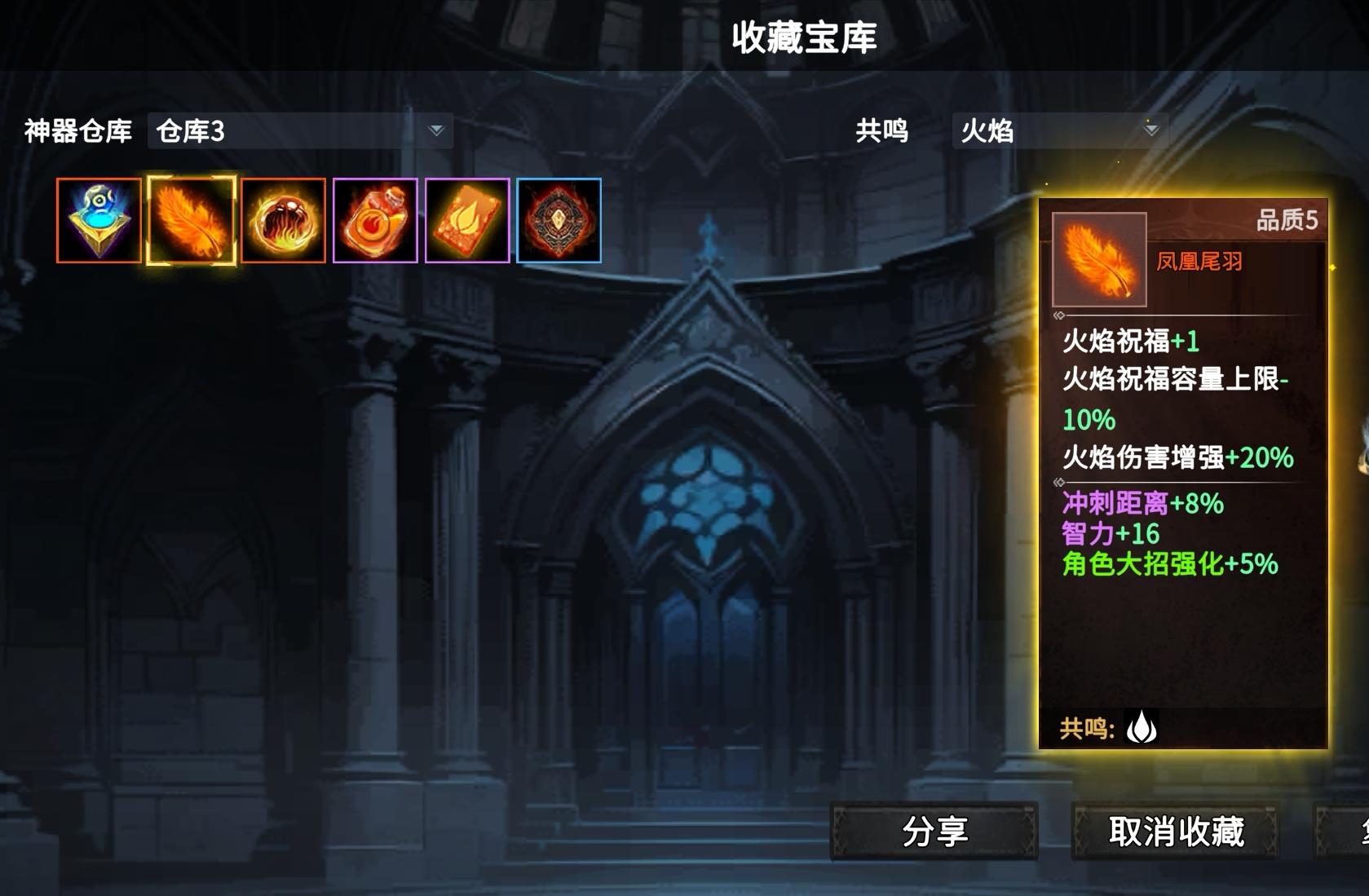Click the chevron arrow on warehouse selector
The image size is (1369, 896).
coord(437,130)
